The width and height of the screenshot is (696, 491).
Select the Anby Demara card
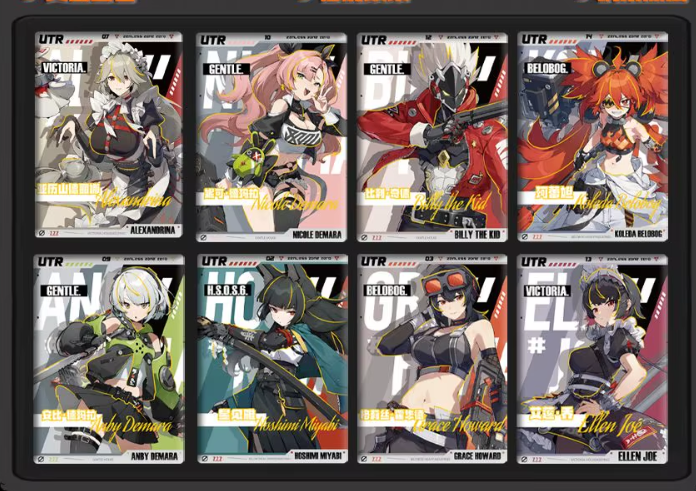tap(111, 359)
